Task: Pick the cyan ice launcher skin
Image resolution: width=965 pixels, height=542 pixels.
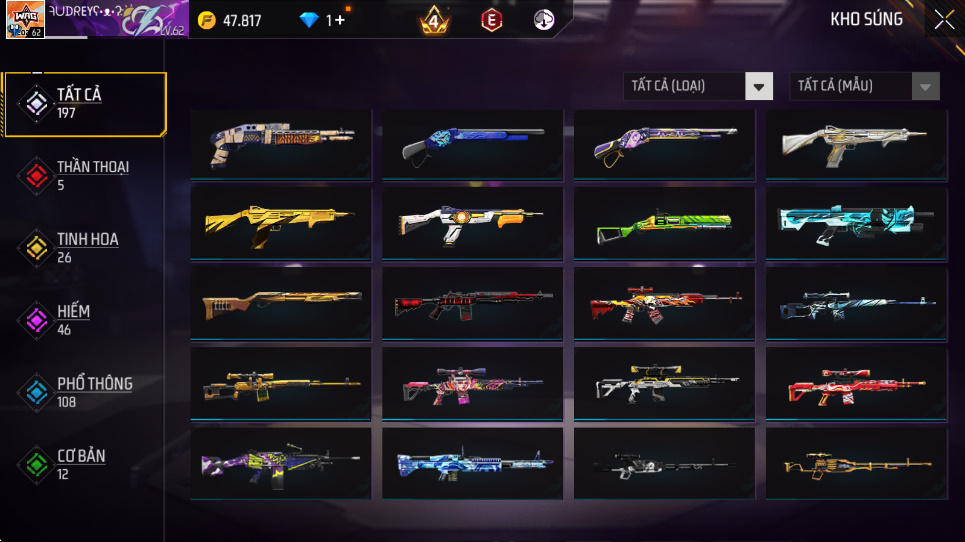Action: pyautogui.click(x=856, y=224)
